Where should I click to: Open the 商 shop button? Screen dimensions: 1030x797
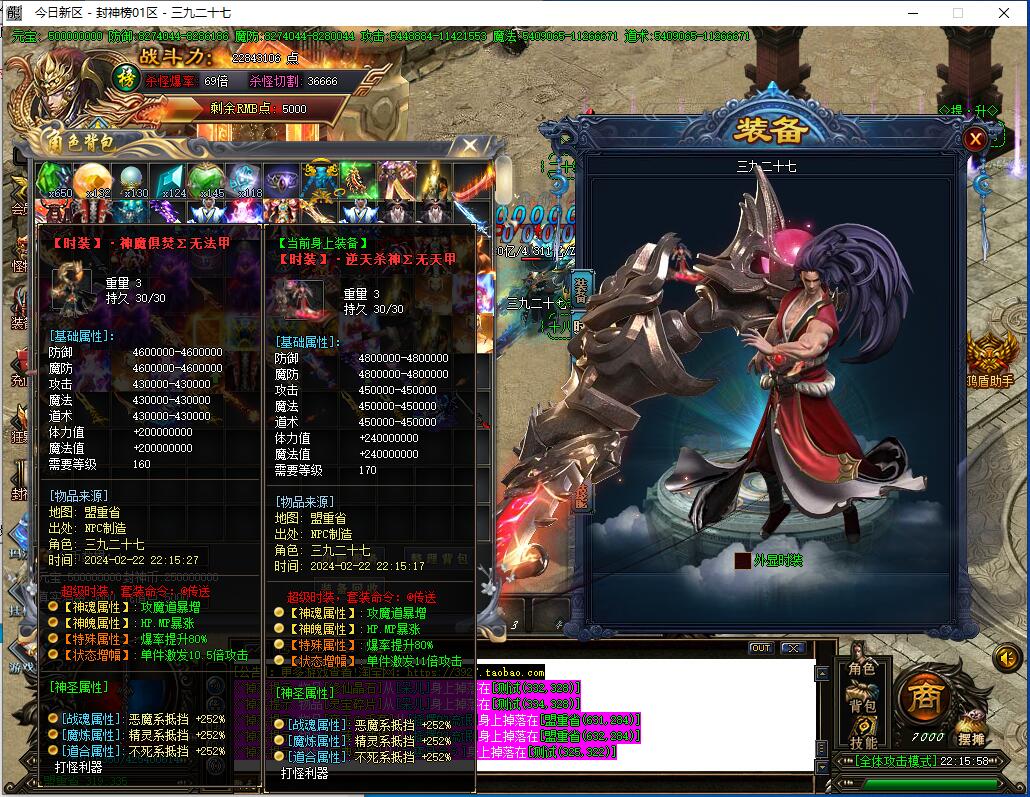coord(925,699)
